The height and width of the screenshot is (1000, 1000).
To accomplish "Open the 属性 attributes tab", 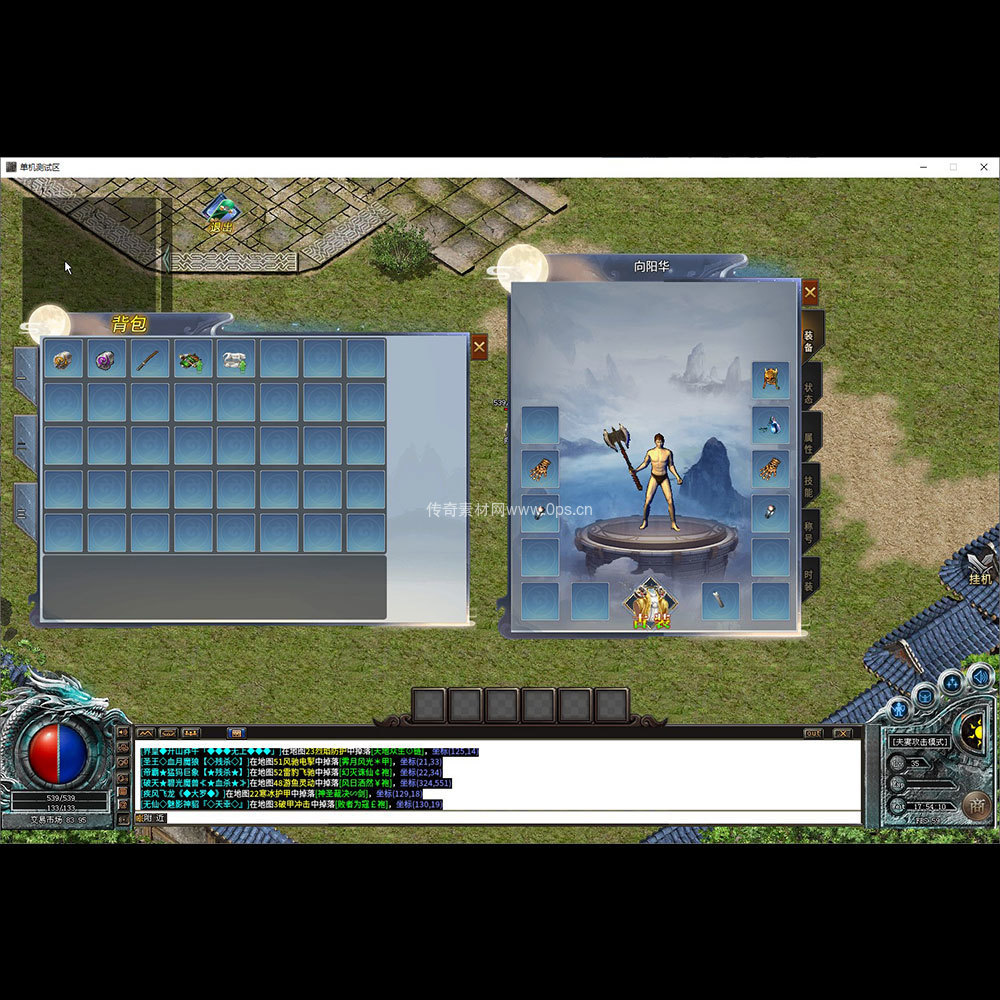I will tap(809, 436).
